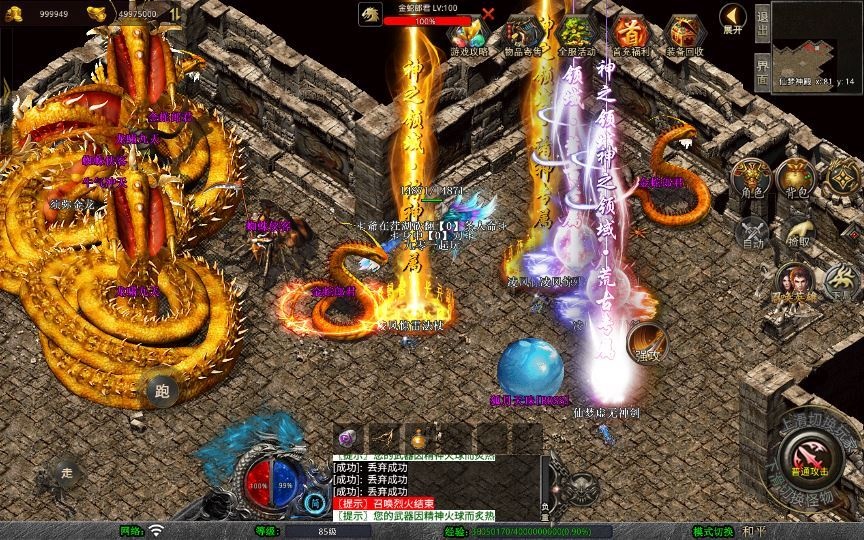This screenshot has height=540, width=864.
Task: Switch to 跑 run mode
Action: (x=162, y=391)
